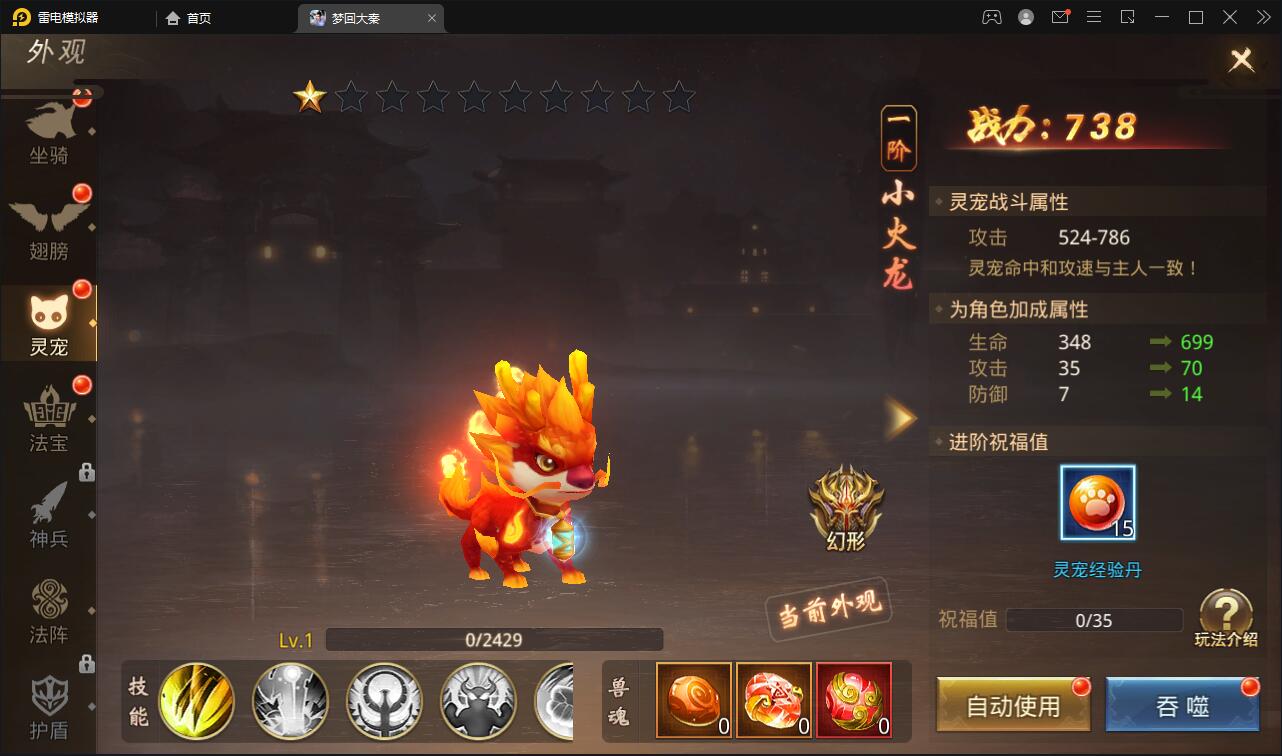1282x756 pixels.
Task: Select the 灵宠经验丹 experience pill item
Action: click(x=1097, y=502)
